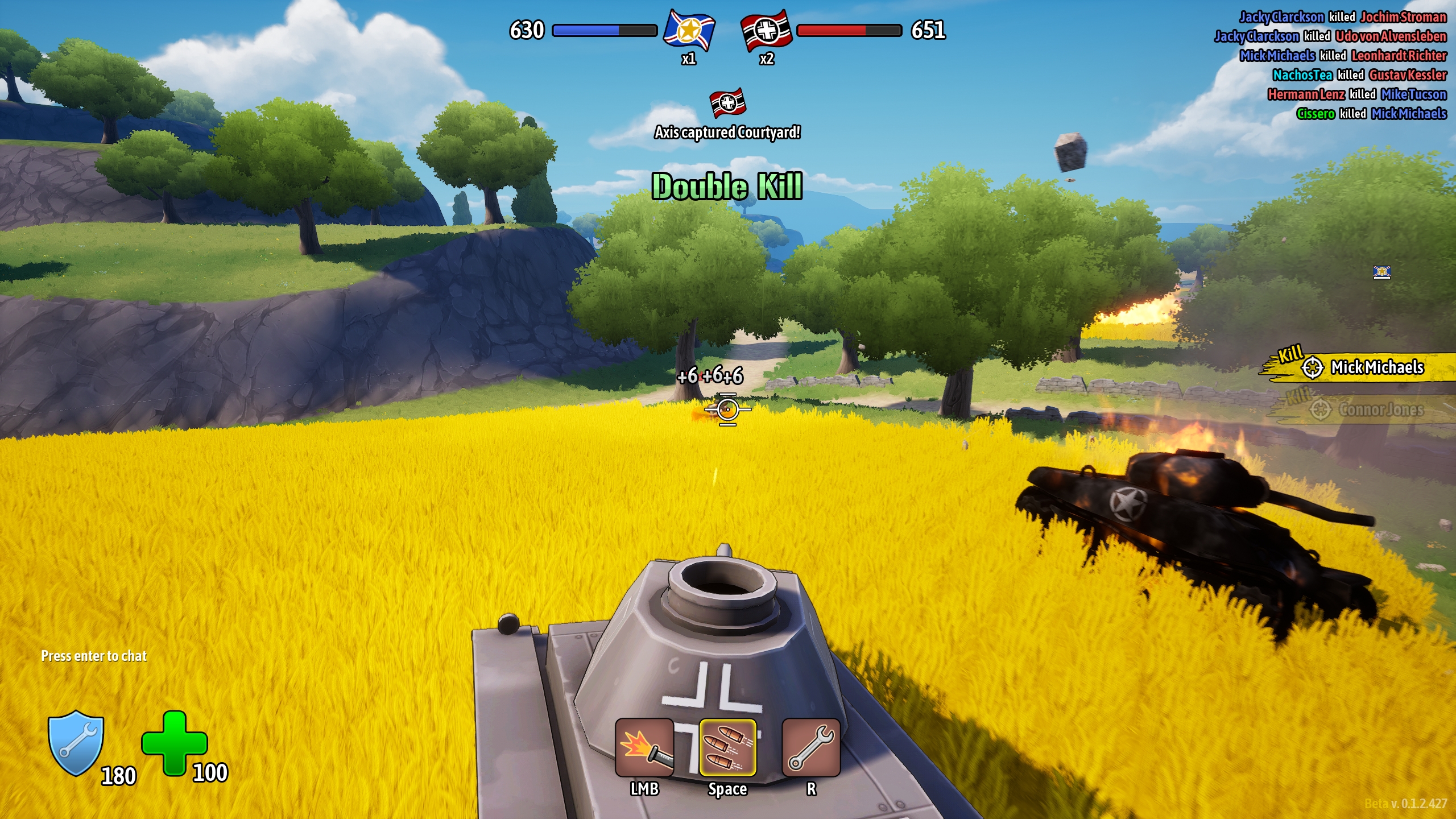Viewport: 1456px width, 819px height.
Task: Activate the machine gun bullets ability
Action: [727, 747]
